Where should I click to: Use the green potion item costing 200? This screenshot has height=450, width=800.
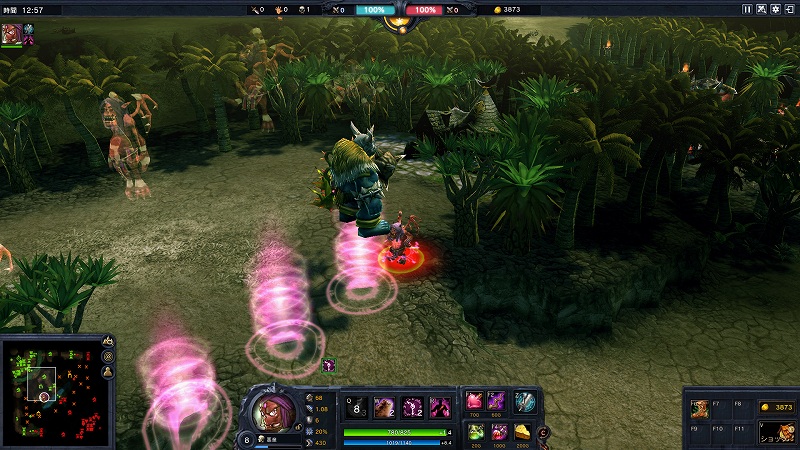[x=474, y=431]
